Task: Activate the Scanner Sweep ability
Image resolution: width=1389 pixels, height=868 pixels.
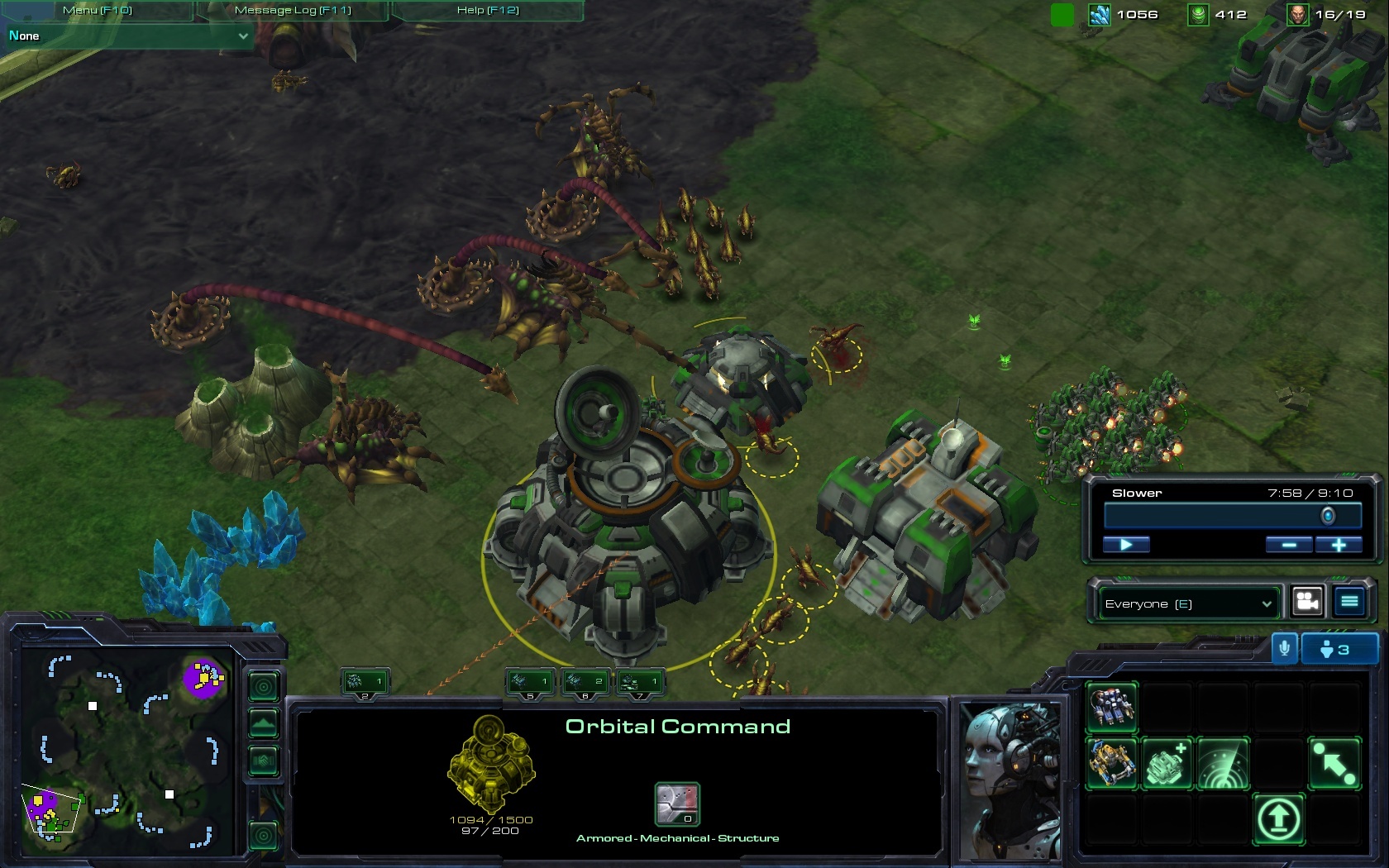Action: (x=1223, y=763)
